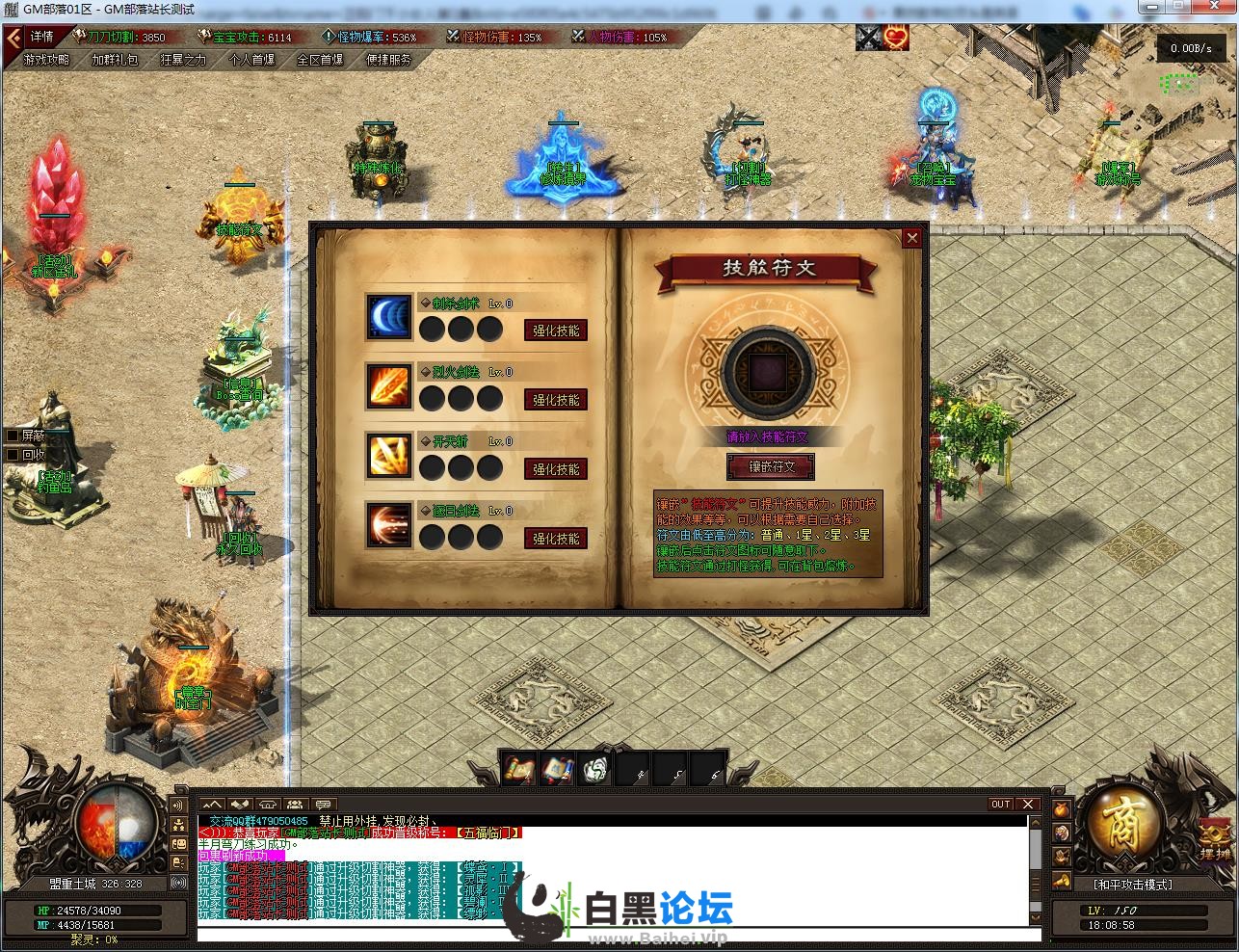The image size is (1239, 952).
Task: Open the 游戏攻略 guide menu
Action: [46, 60]
